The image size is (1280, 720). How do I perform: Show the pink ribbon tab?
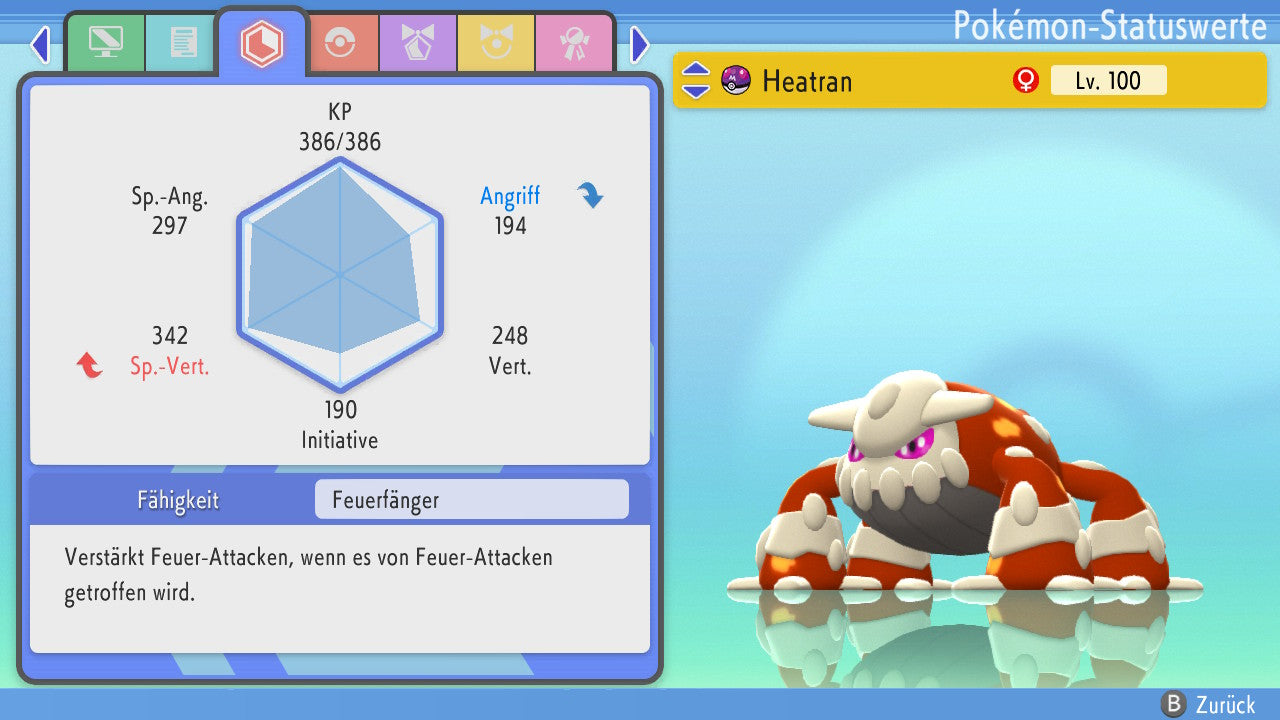coord(574,43)
